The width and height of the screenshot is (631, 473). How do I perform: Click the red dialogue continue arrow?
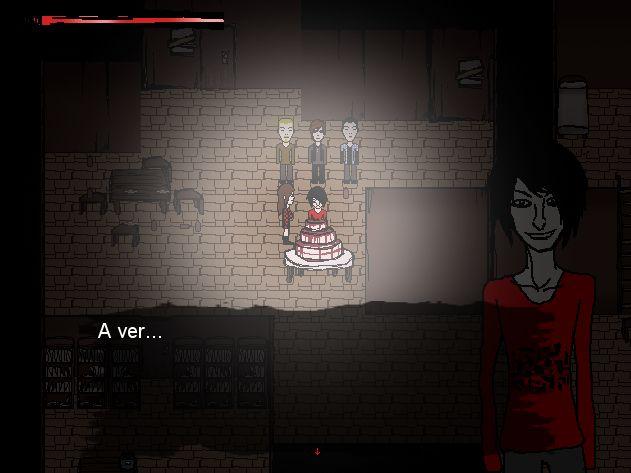click(317, 452)
